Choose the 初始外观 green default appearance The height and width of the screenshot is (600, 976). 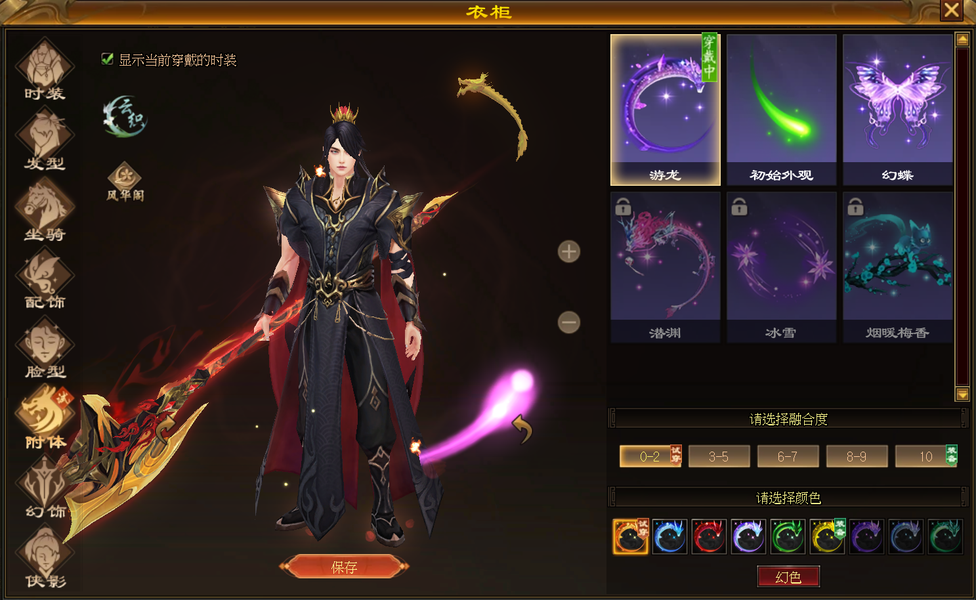point(781,110)
